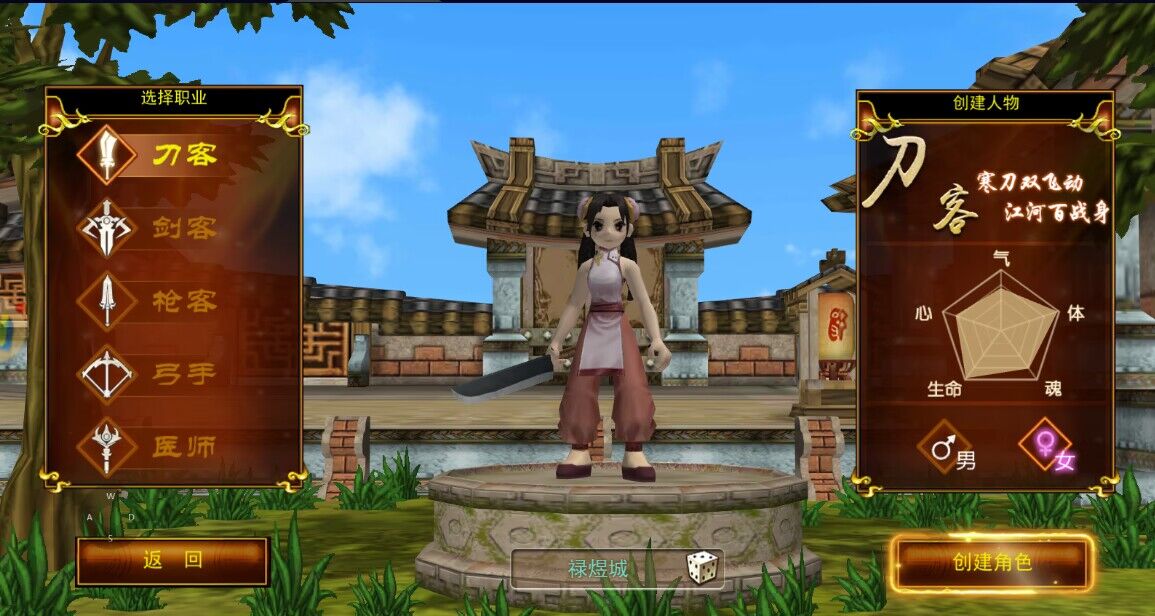Choose the 医师 healer class
The image size is (1155, 616).
click(160, 447)
